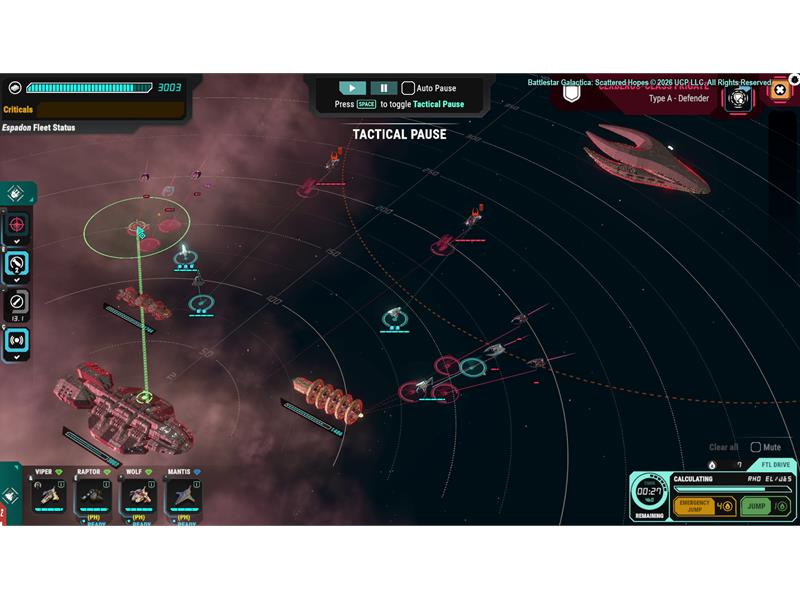Click the ship abilities tab above the crosshair

[x=17, y=194]
